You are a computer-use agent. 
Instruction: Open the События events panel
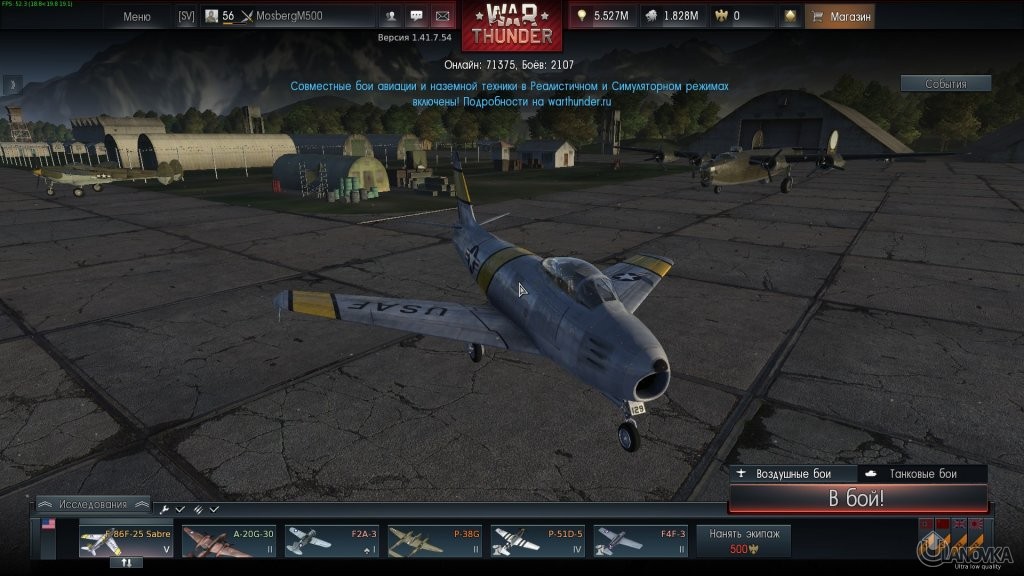pos(945,84)
